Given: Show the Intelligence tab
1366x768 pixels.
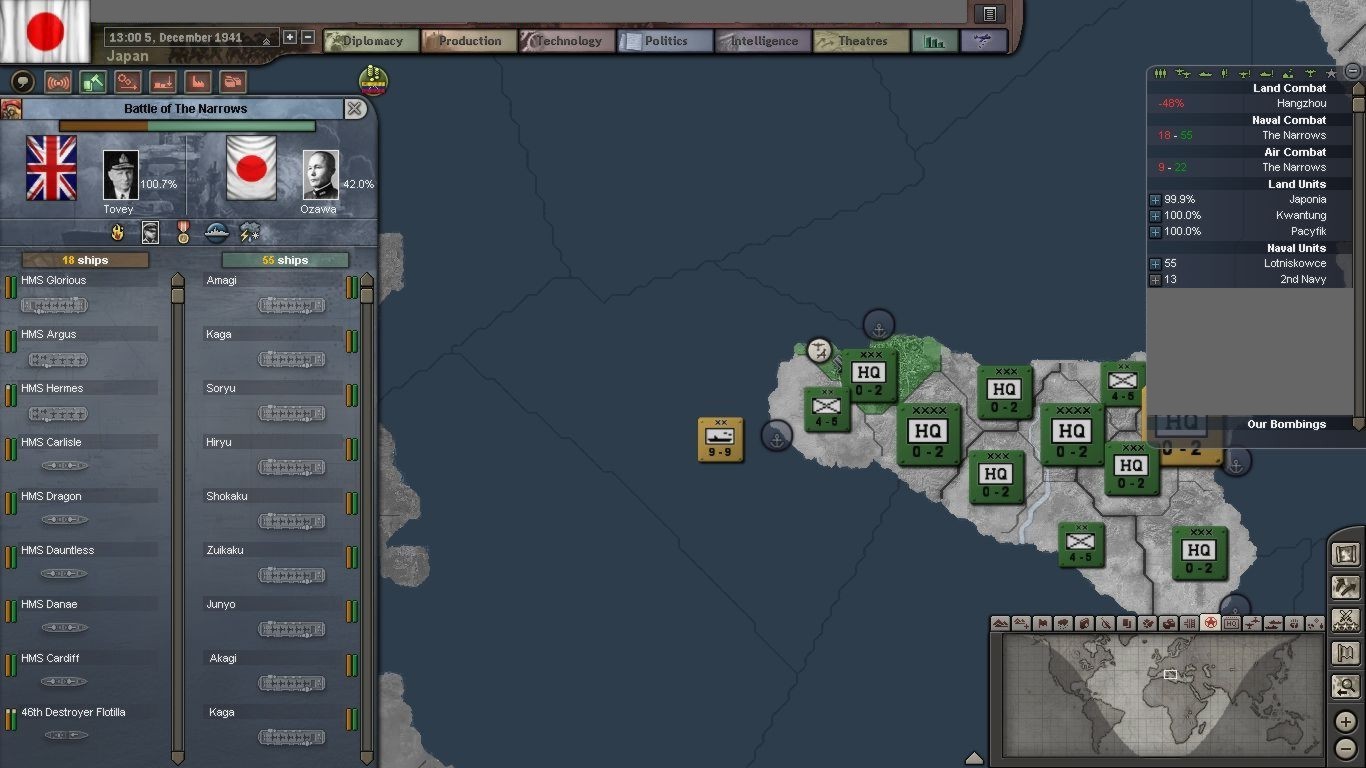Looking at the screenshot, I should click(x=762, y=41).
